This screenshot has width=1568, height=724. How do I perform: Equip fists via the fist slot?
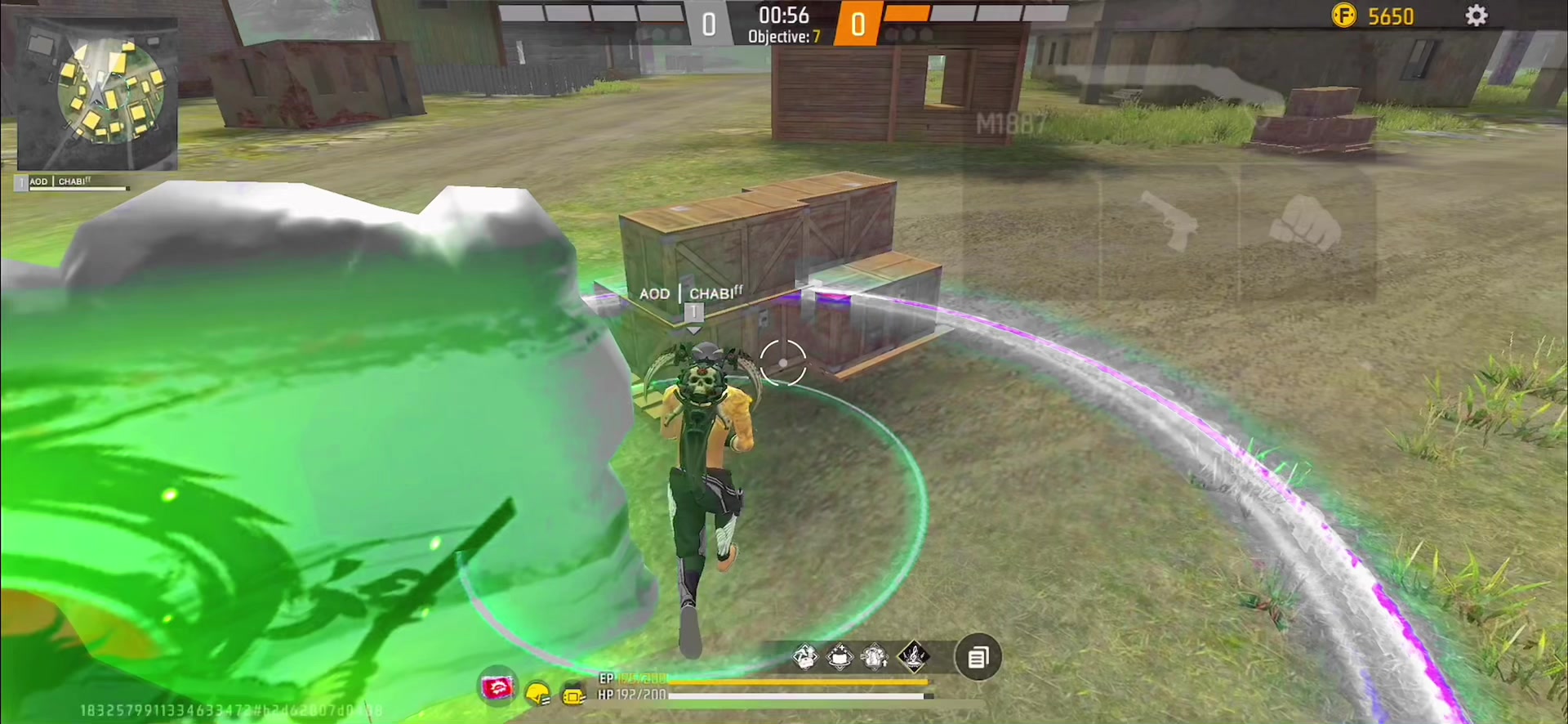click(1307, 222)
